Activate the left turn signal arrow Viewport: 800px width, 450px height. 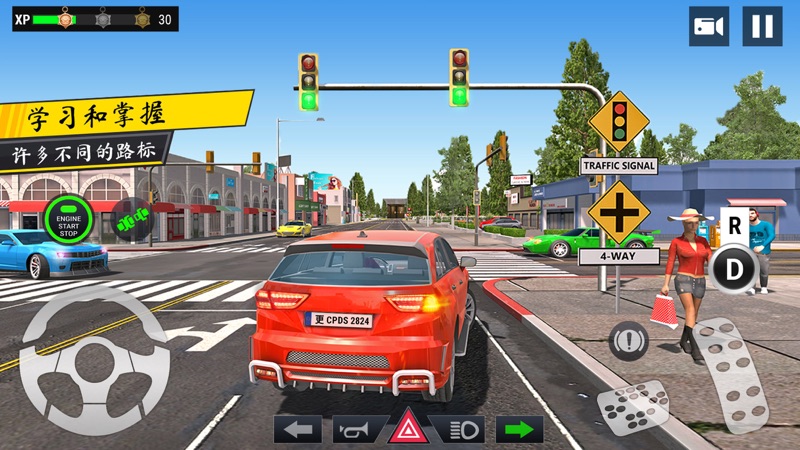297,429
